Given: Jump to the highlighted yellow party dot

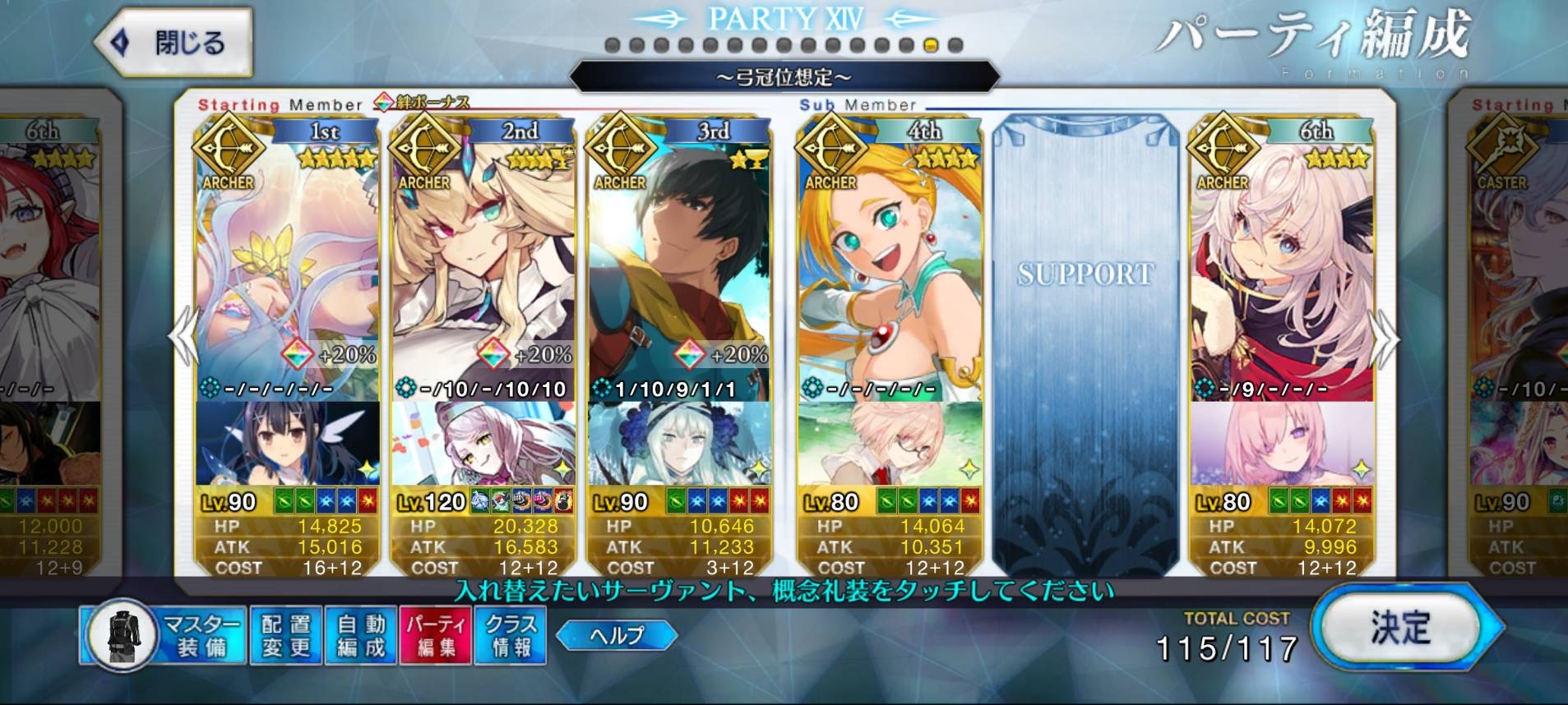Looking at the screenshot, I should (931, 46).
